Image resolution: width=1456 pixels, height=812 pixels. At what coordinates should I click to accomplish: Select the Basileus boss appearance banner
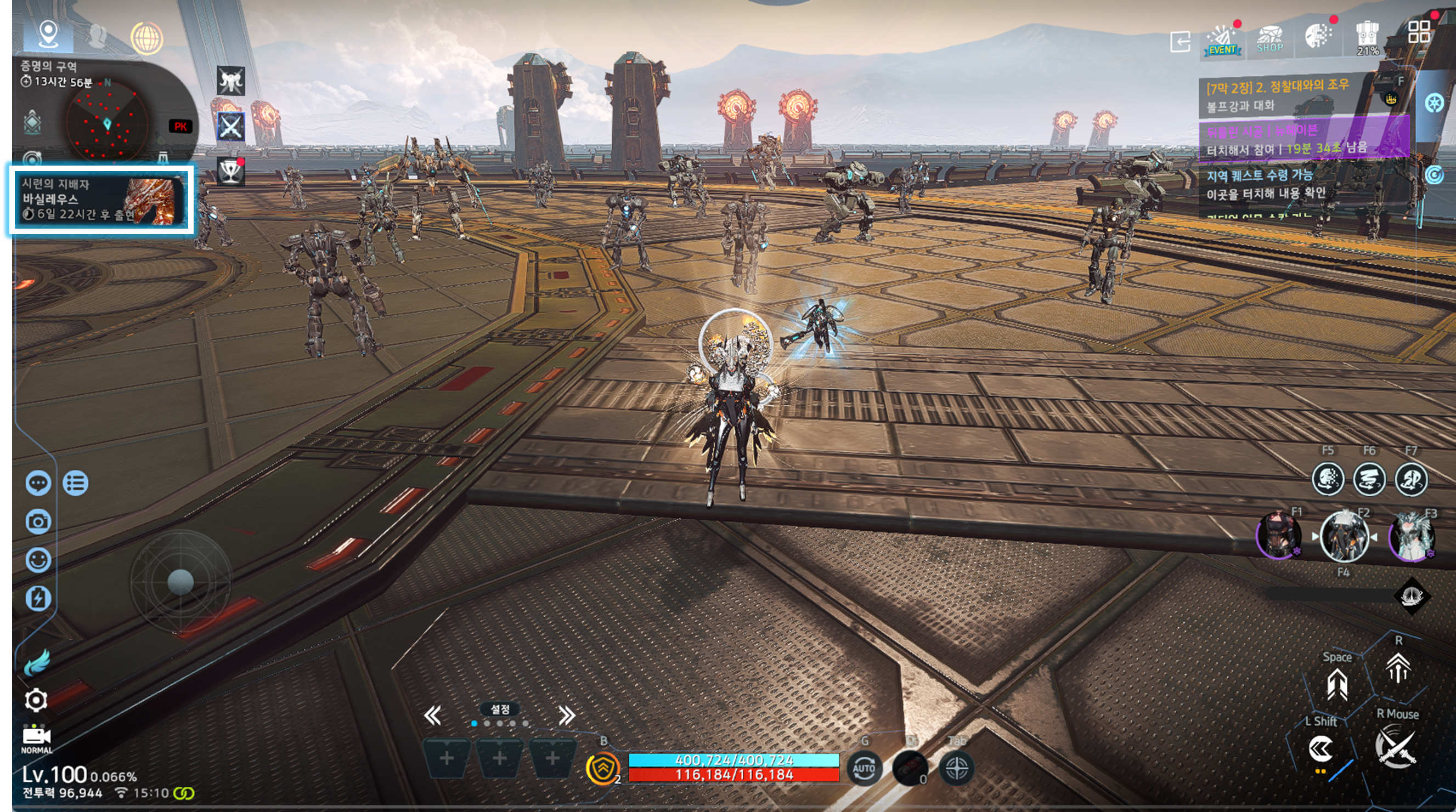(x=100, y=199)
